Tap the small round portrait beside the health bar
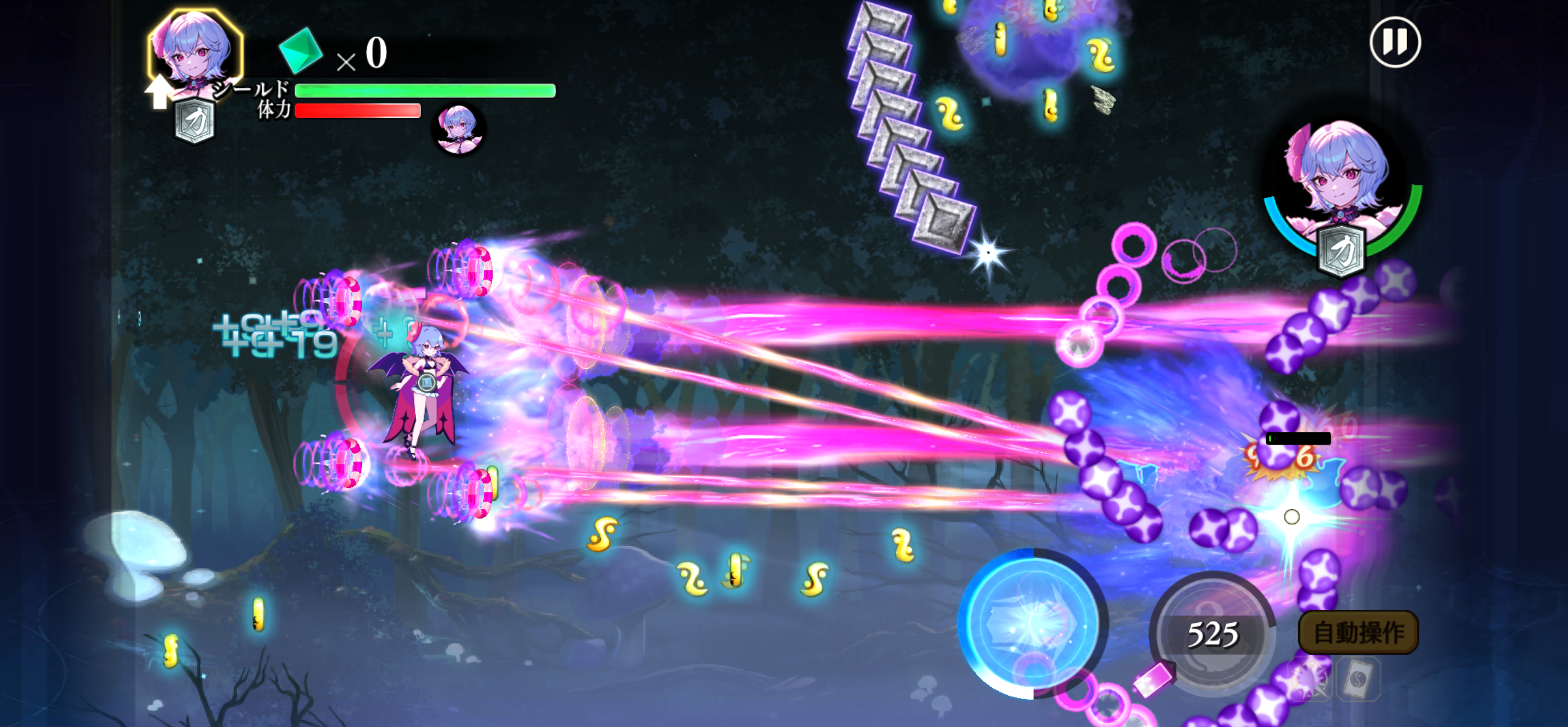Image resolution: width=1568 pixels, height=727 pixels. [x=458, y=128]
